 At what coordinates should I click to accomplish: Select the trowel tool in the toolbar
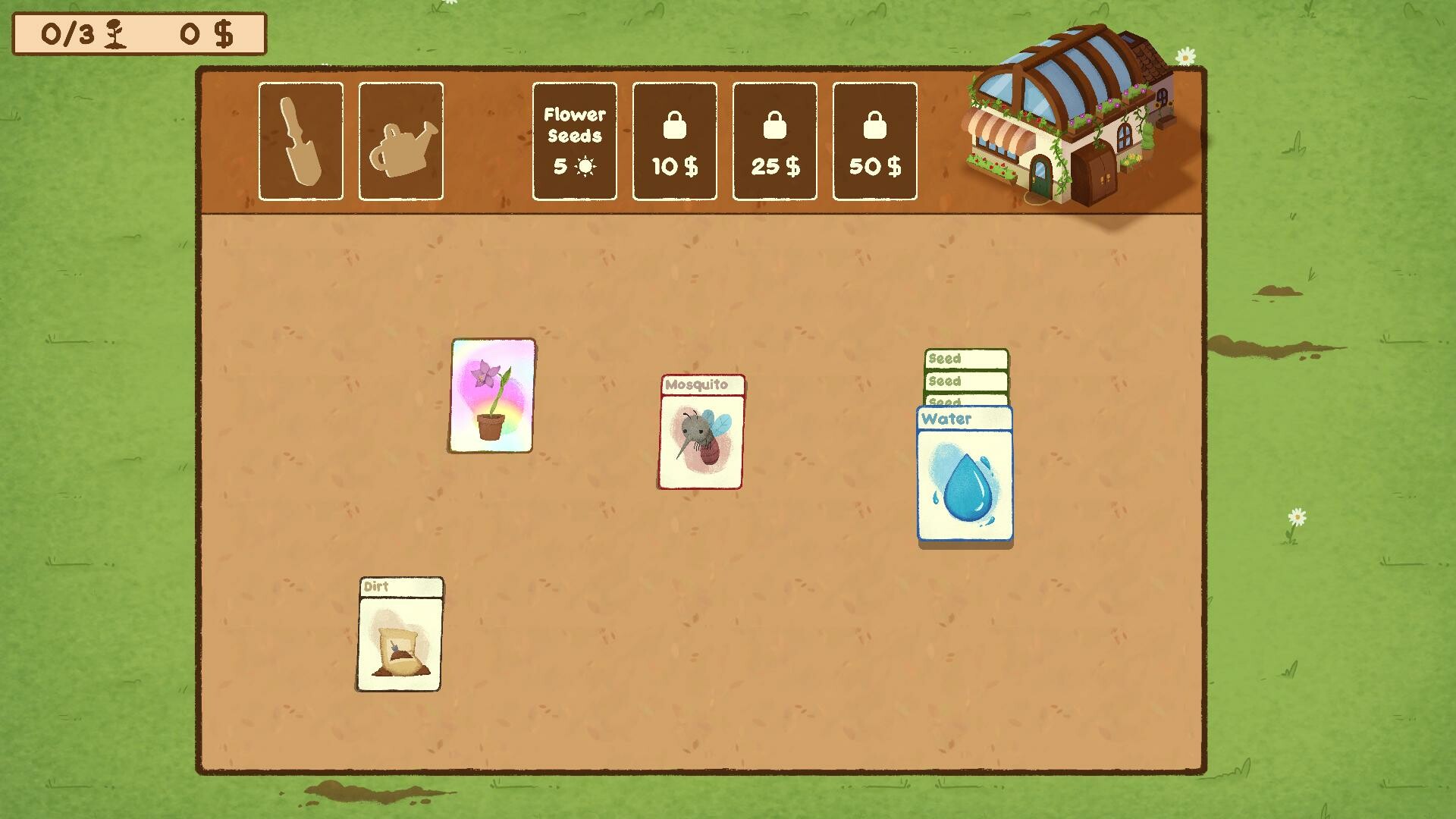pyautogui.click(x=300, y=141)
